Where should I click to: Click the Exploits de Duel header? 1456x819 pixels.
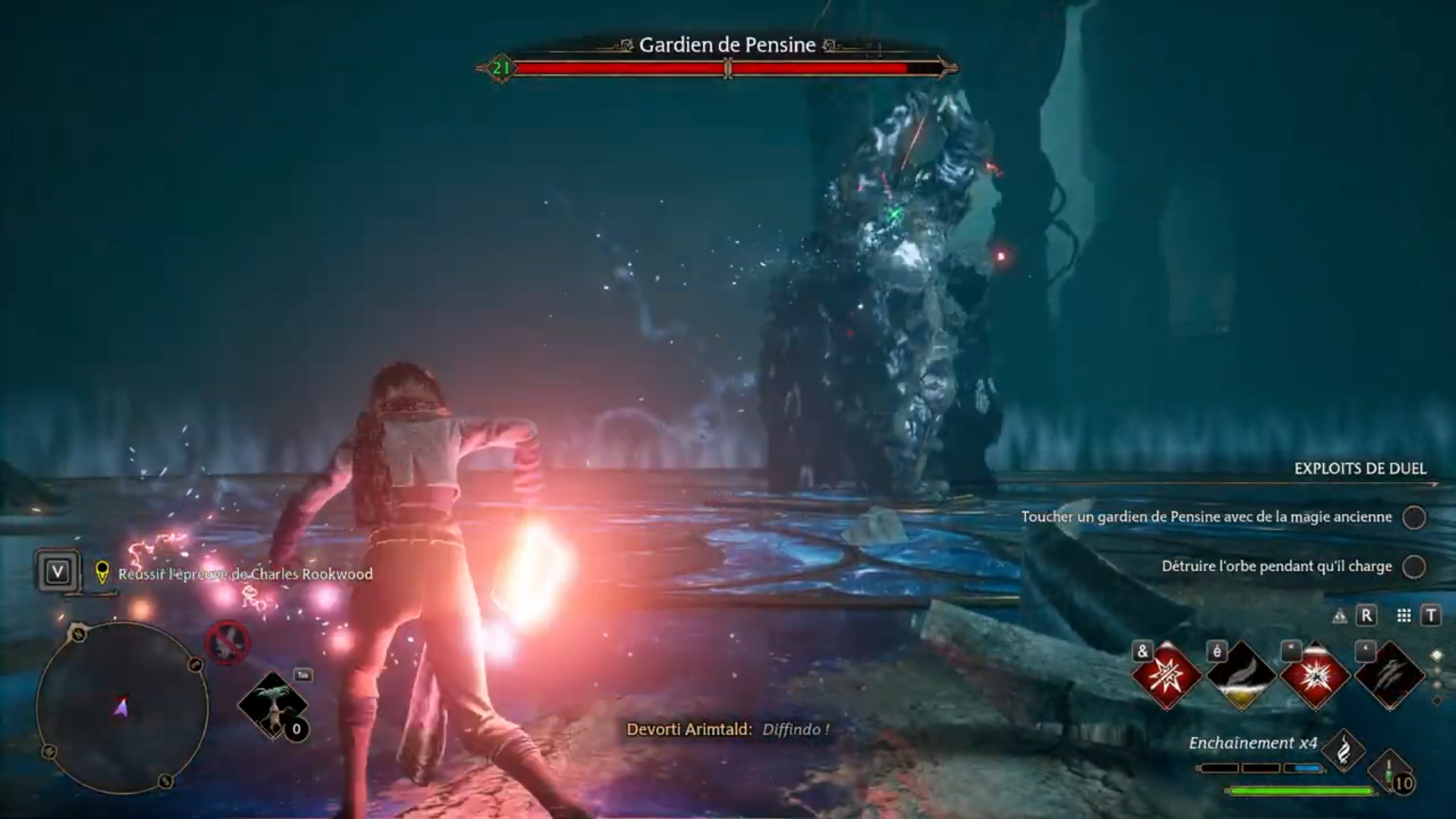click(1360, 469)
